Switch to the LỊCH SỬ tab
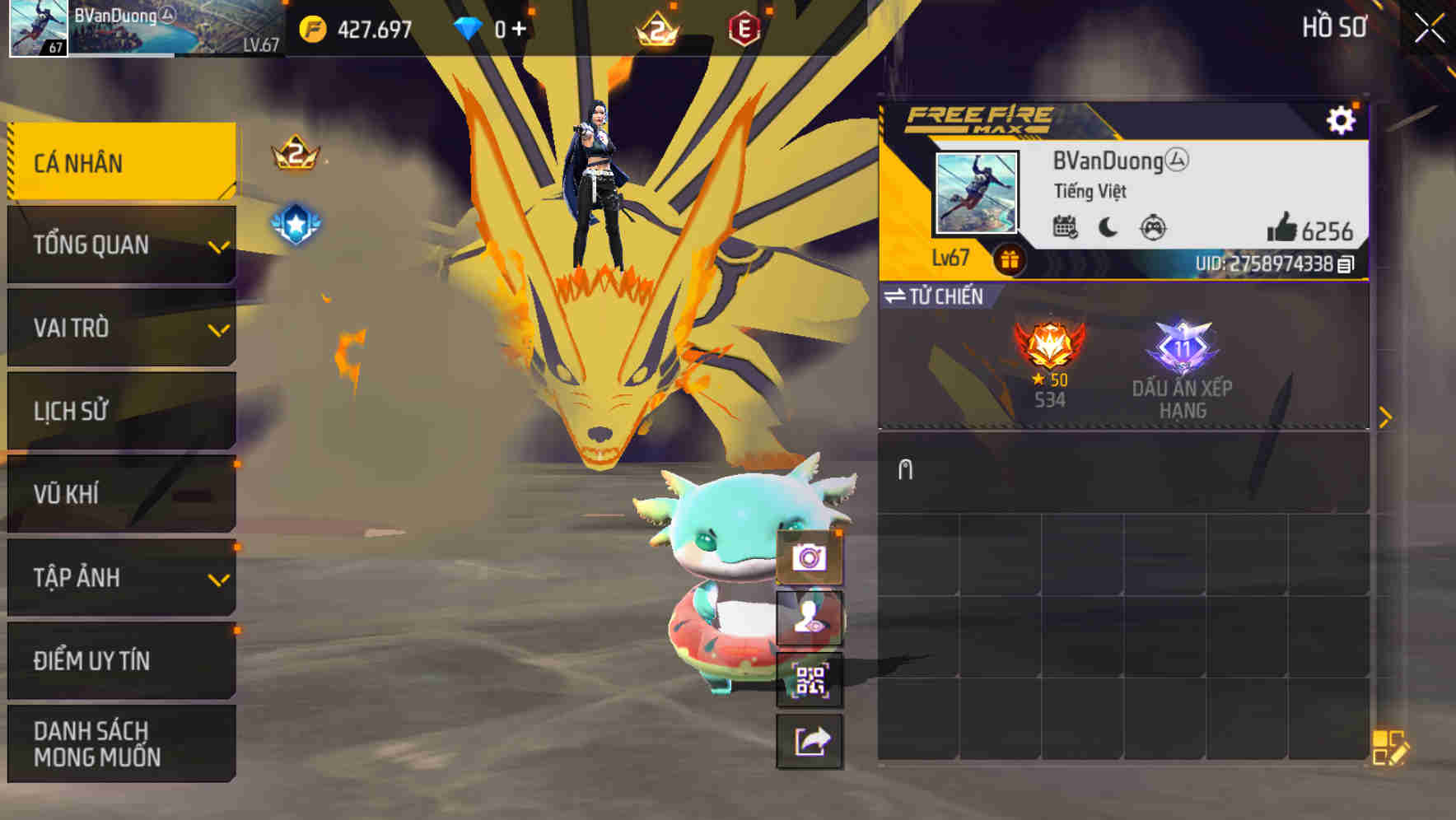Viewport: 1456px width, 820px height. click(x=121, y=411)
